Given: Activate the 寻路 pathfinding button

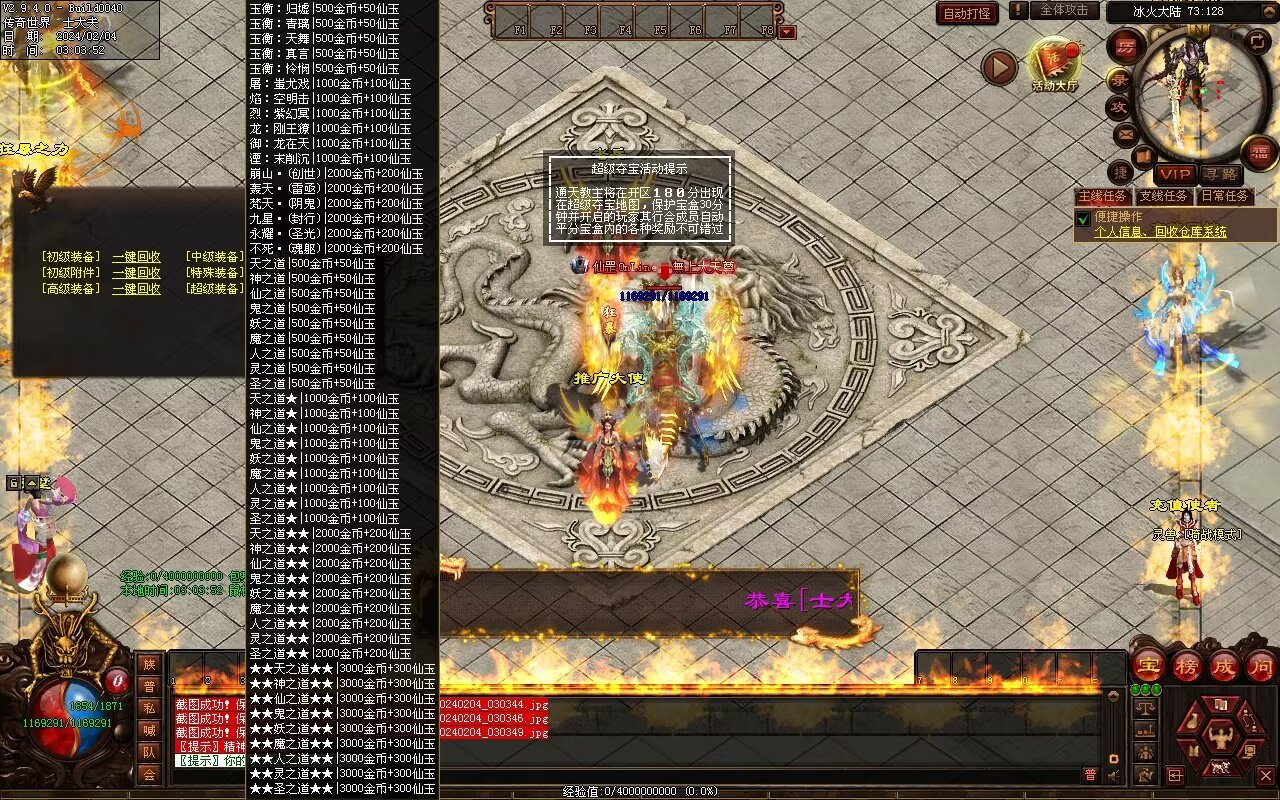Looking at the screenshot, I should [x=1219, y=174].
